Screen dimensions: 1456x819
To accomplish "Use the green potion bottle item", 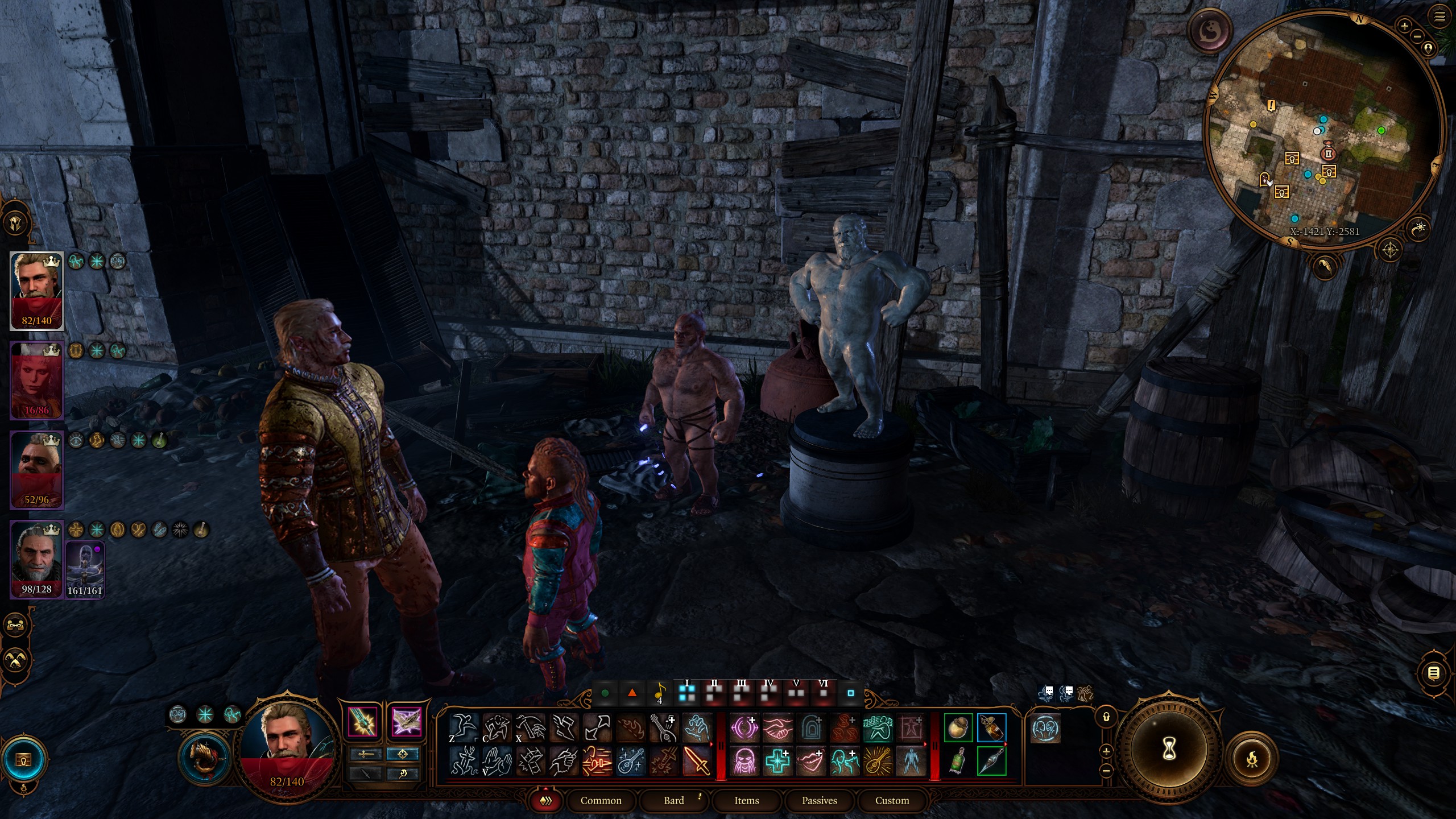I will (958, 761).
